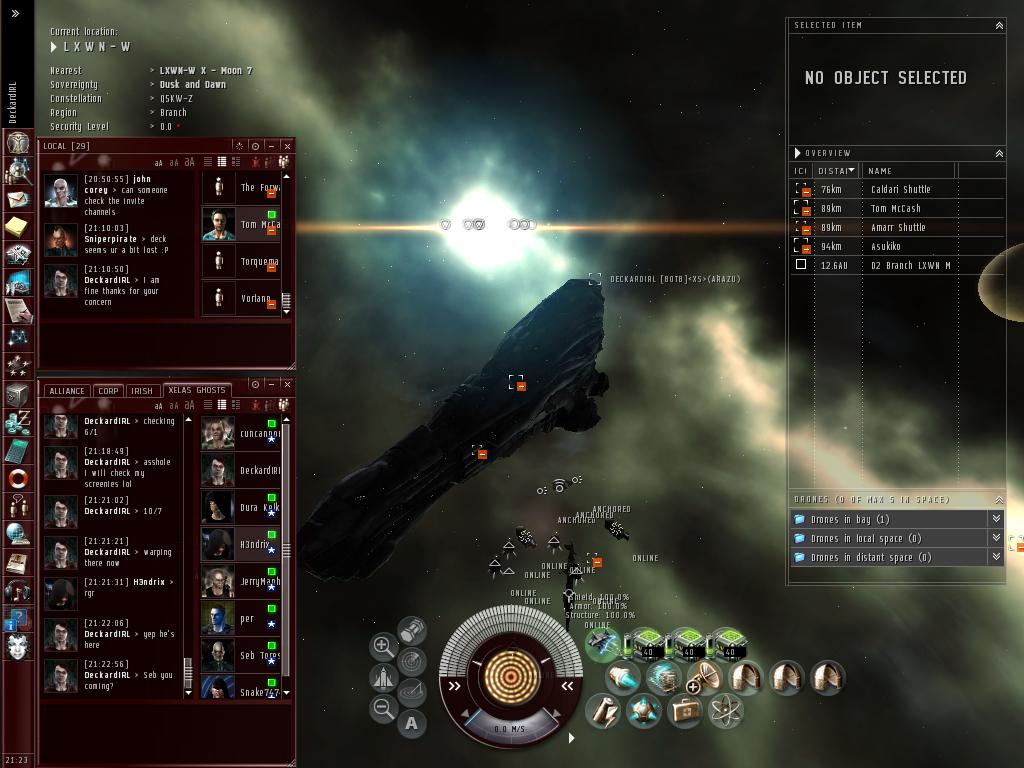Choose Tom McCash row in overview
Image resolution: width=1024 pixels, height=768 pixels.
click(x=895, y=208)
